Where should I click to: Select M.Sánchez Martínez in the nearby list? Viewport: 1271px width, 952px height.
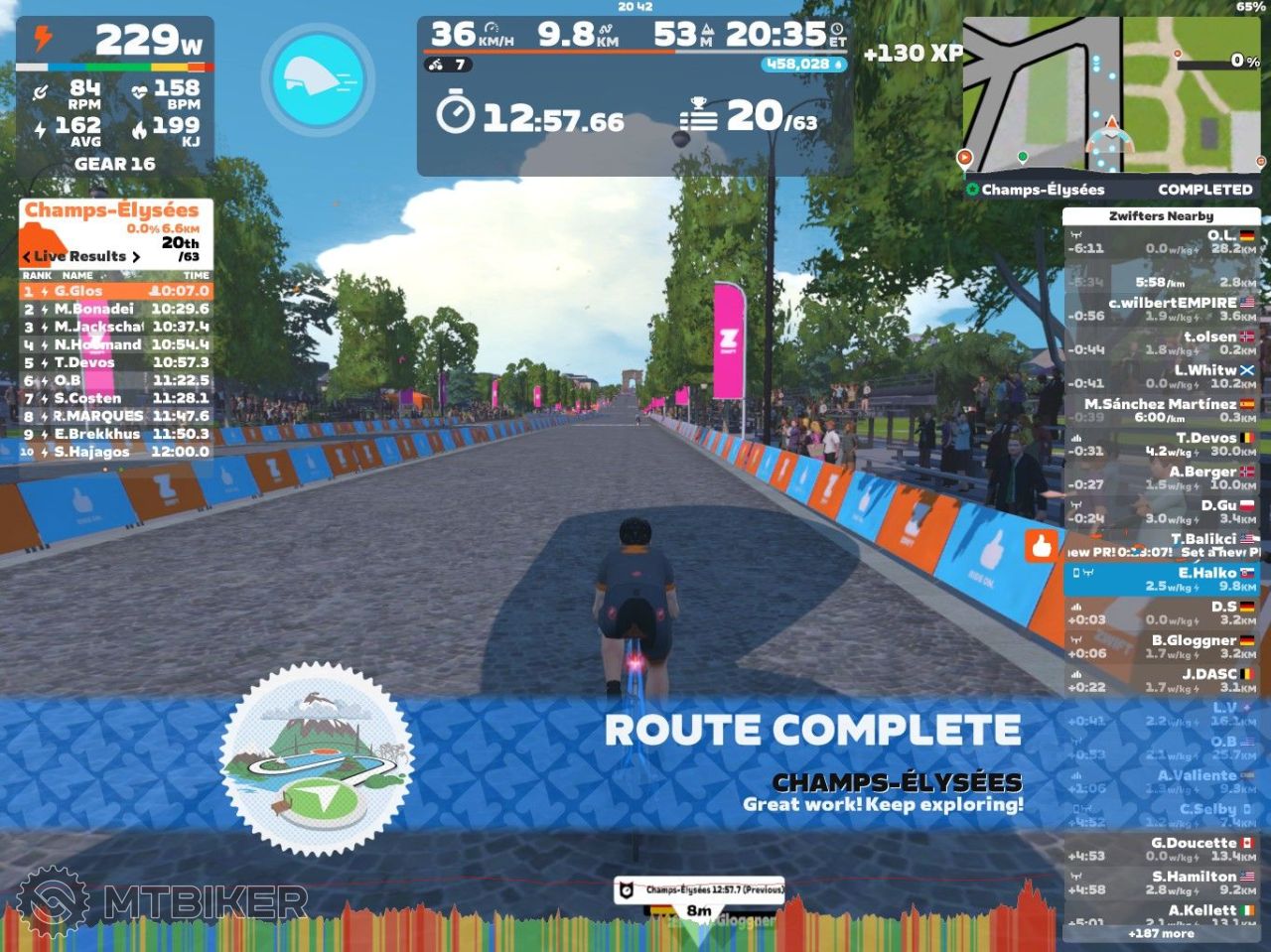1162,410
